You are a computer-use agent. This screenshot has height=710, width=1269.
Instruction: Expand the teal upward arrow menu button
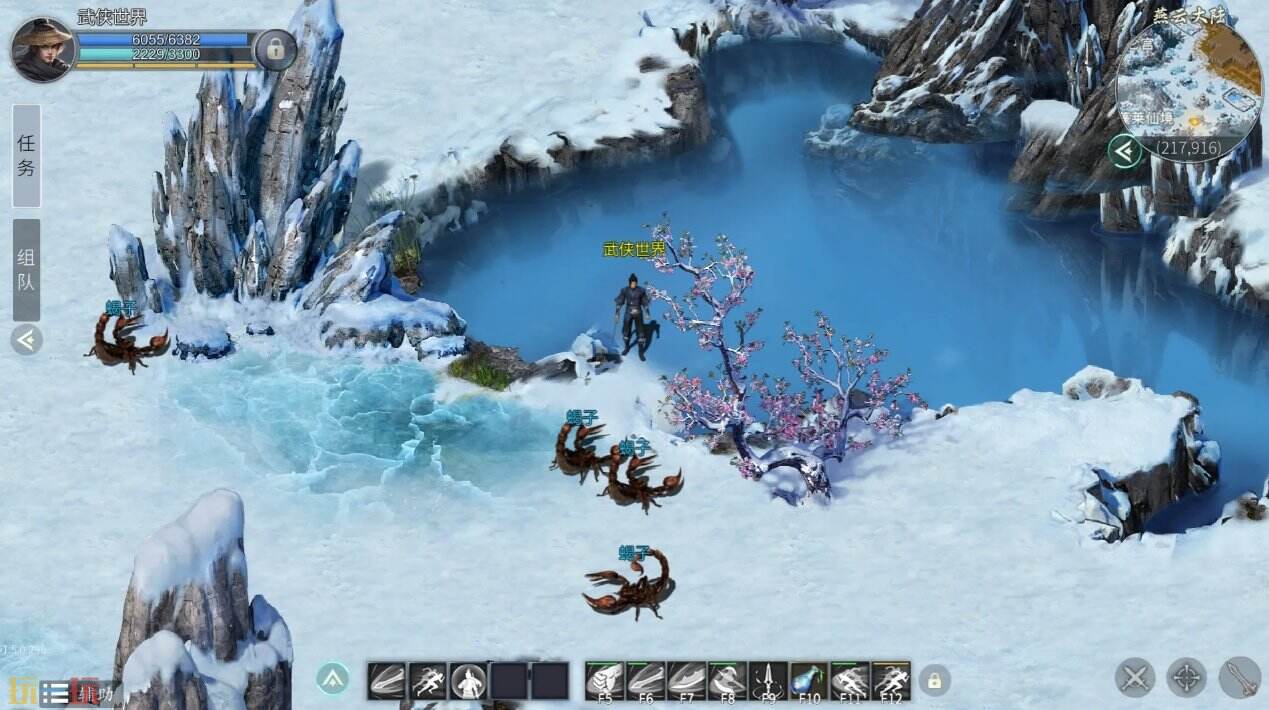click(x=333, y=678)
